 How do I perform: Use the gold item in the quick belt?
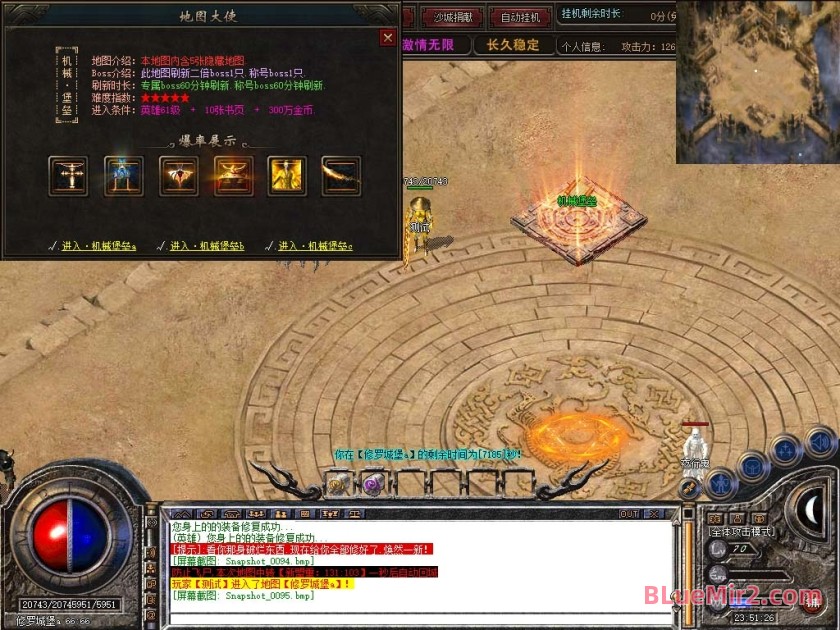(x=338, y=485)
